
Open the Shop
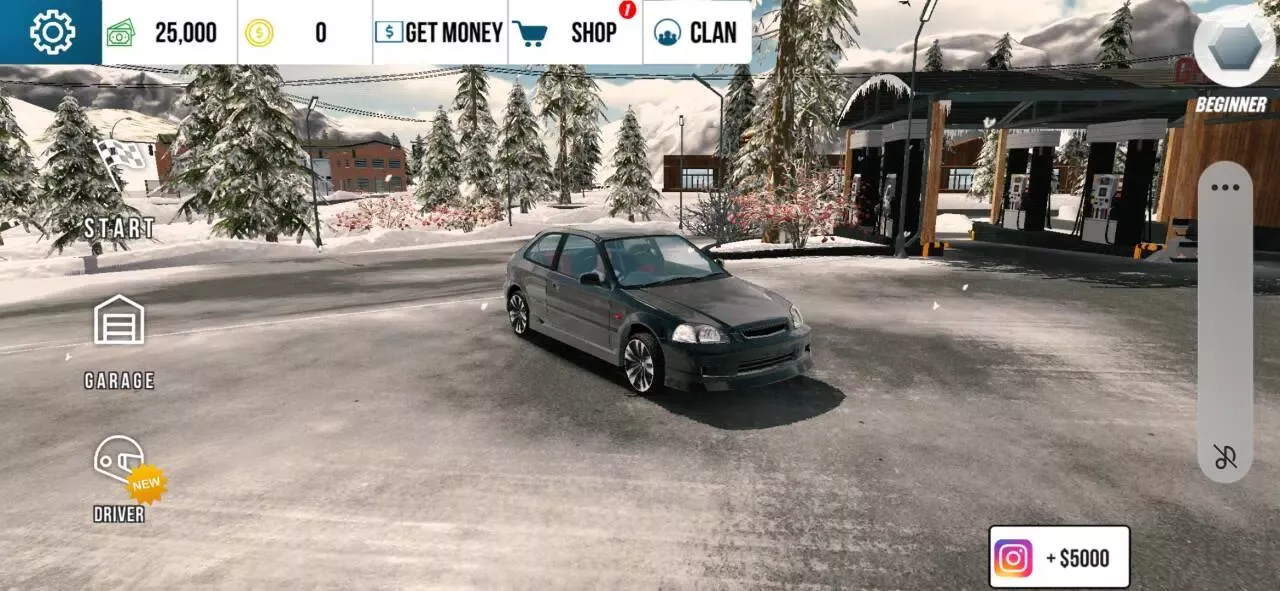(x=575, y=33)
